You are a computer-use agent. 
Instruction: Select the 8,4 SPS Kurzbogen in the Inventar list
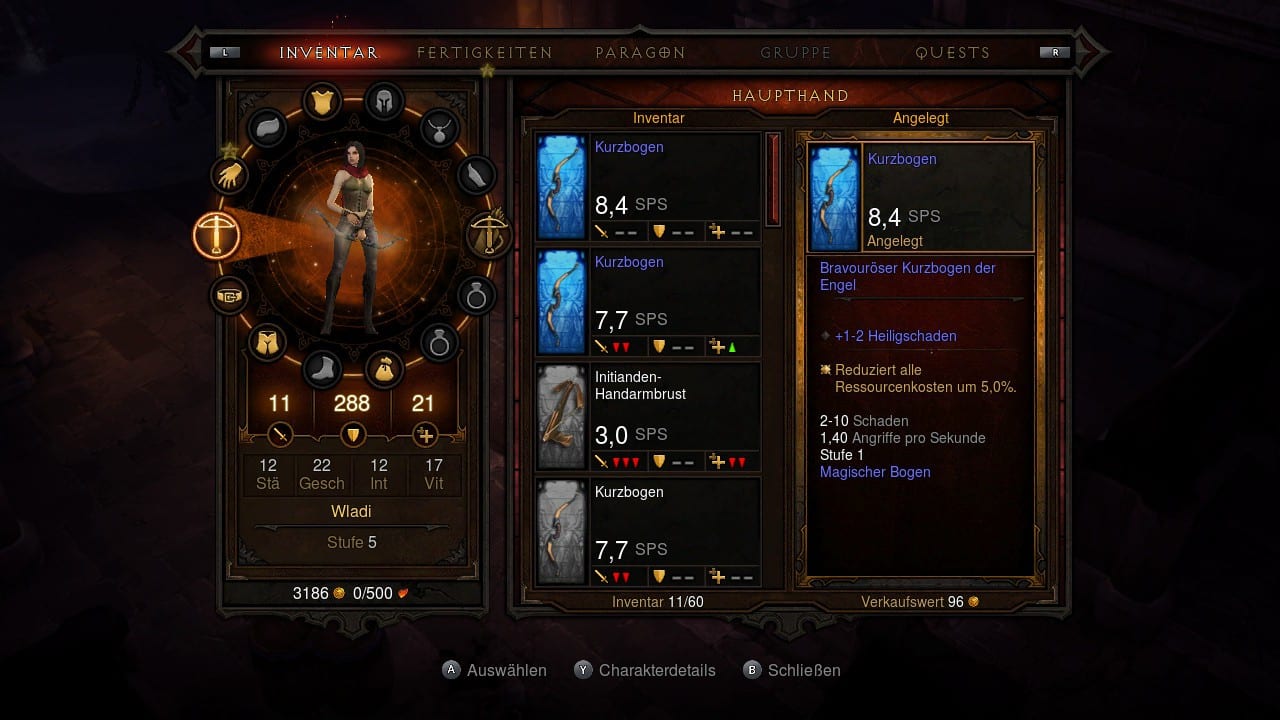(648, 187)
